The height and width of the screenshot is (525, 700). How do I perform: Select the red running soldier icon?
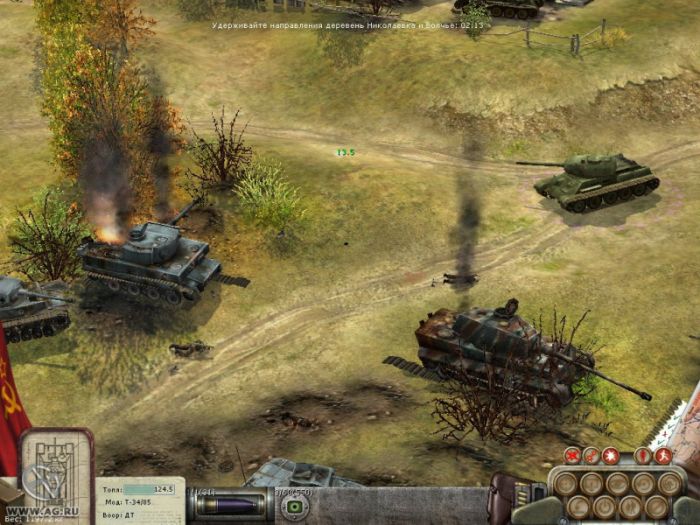click(662, 455)
